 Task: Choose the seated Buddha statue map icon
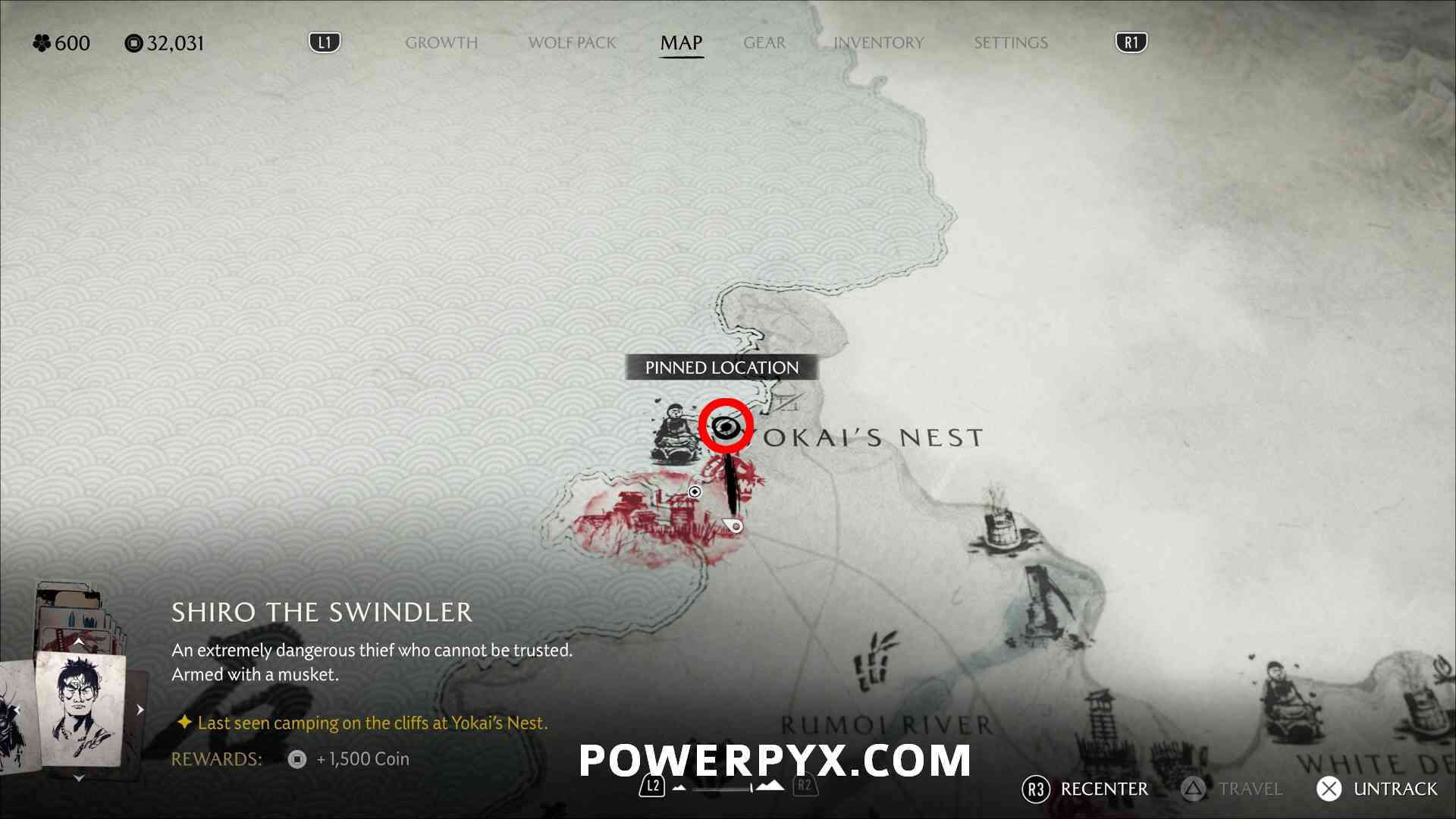673,435
